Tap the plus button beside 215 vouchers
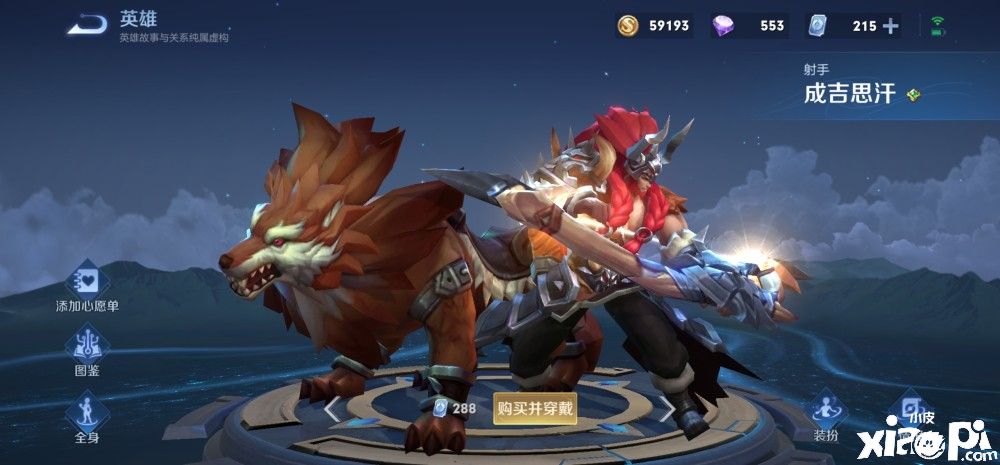The image size is (1000, 465). click(890, 26)
